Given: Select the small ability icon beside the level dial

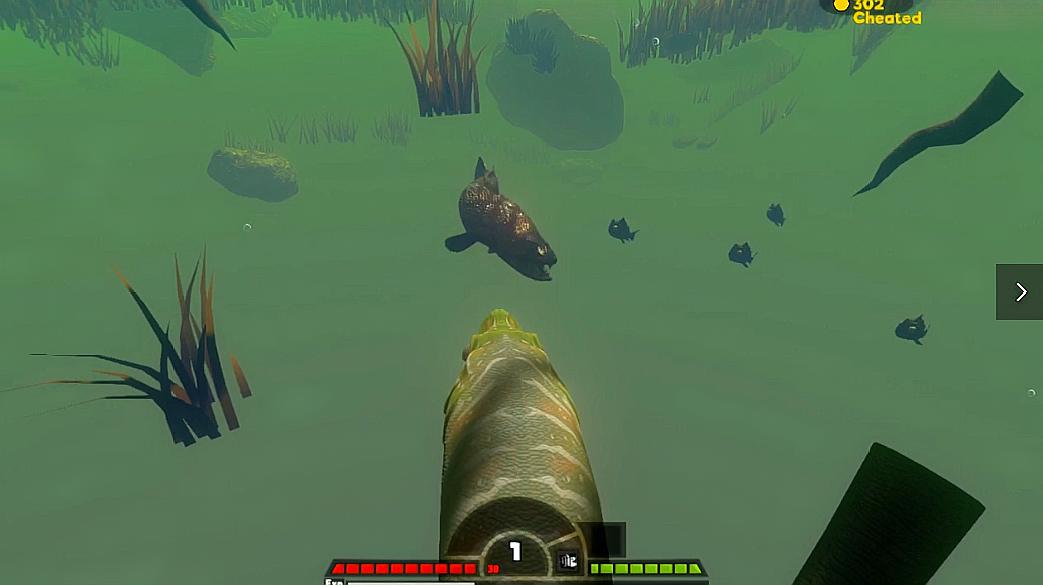Looking at the screenshot, I should tap(568, 561).
